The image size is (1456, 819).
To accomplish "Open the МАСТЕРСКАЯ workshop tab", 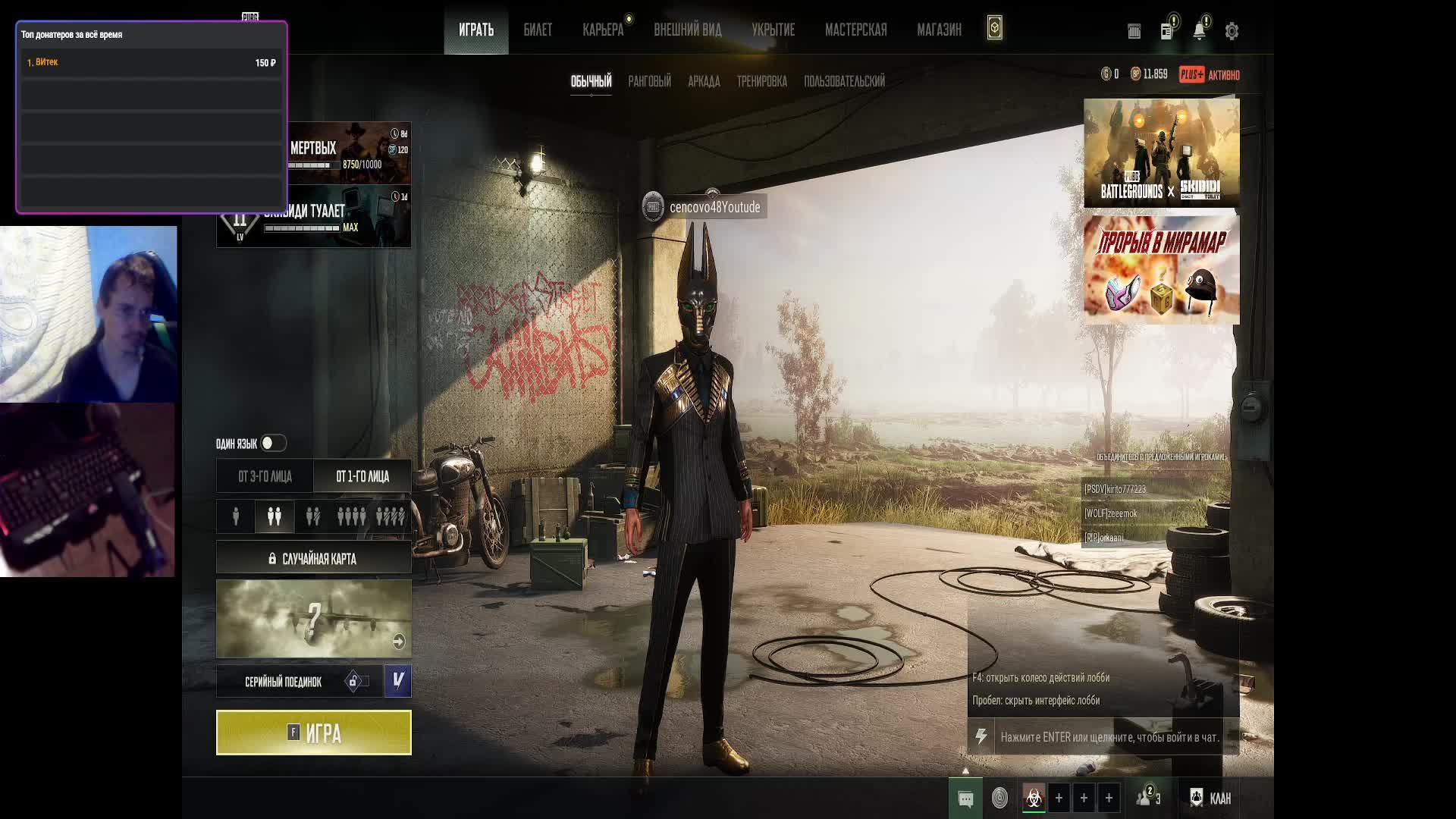I will 855,30.
